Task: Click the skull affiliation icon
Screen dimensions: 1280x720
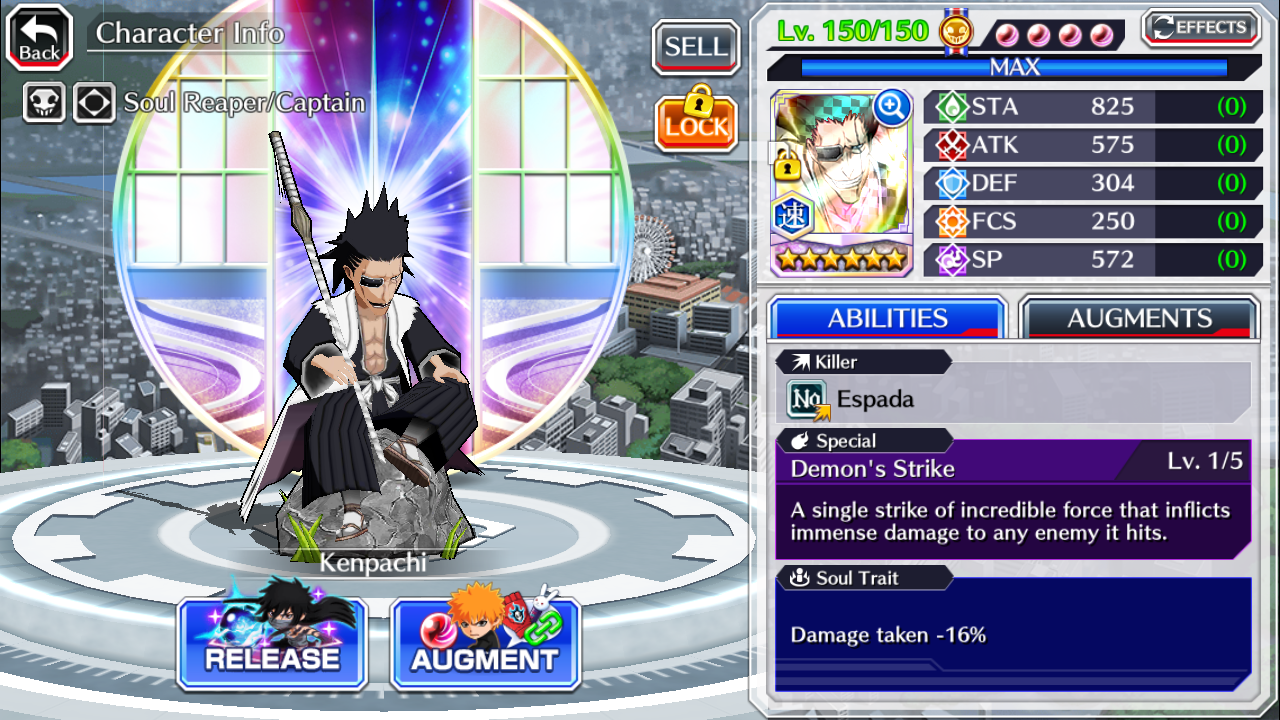Action: [x=44, y=102]
